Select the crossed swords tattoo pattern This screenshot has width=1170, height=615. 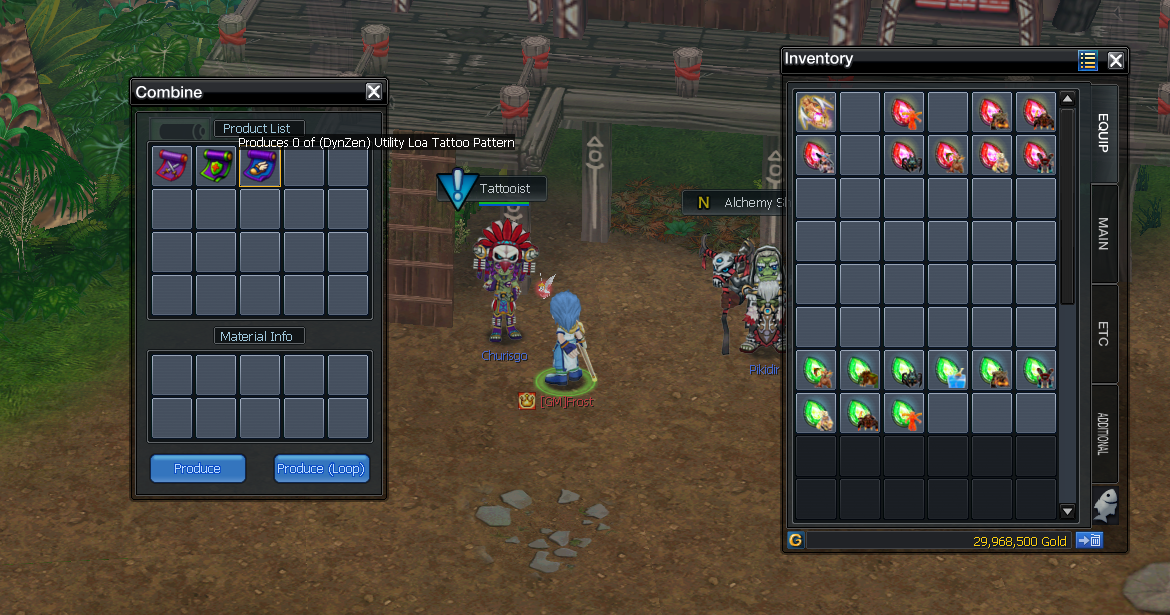172,166
